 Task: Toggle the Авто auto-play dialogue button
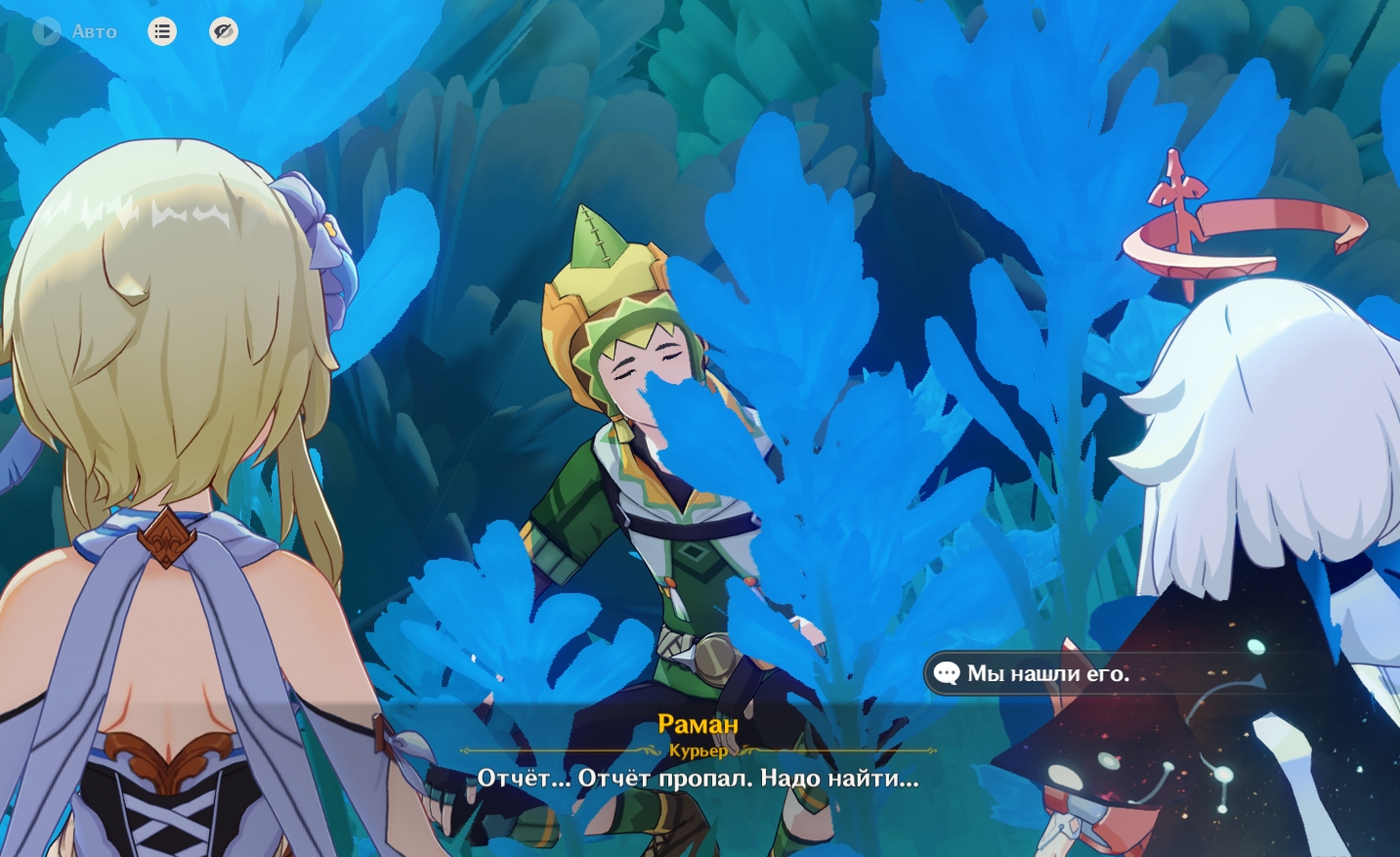(74, 31)
